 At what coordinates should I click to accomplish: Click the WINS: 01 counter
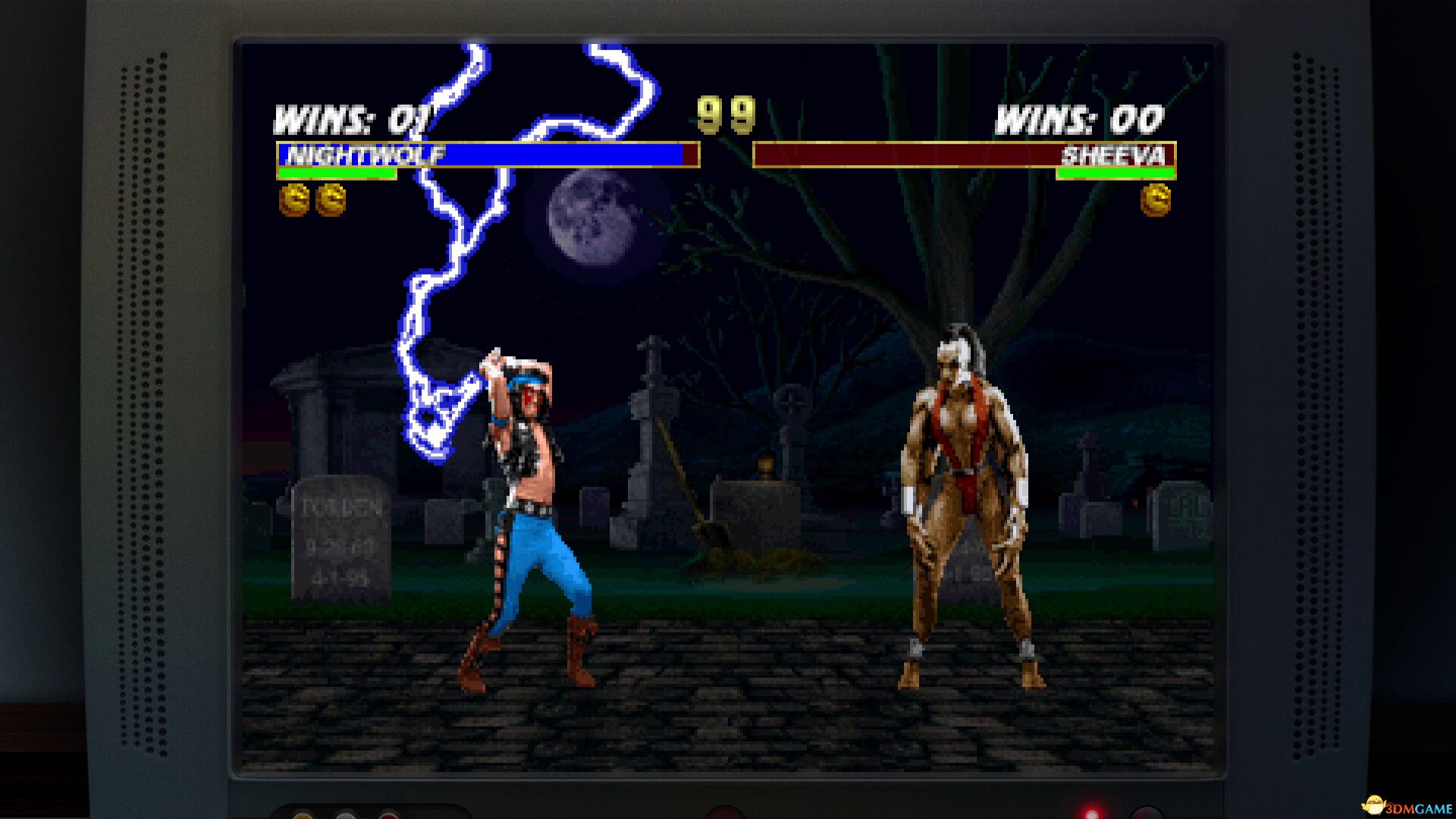(350, 118)
